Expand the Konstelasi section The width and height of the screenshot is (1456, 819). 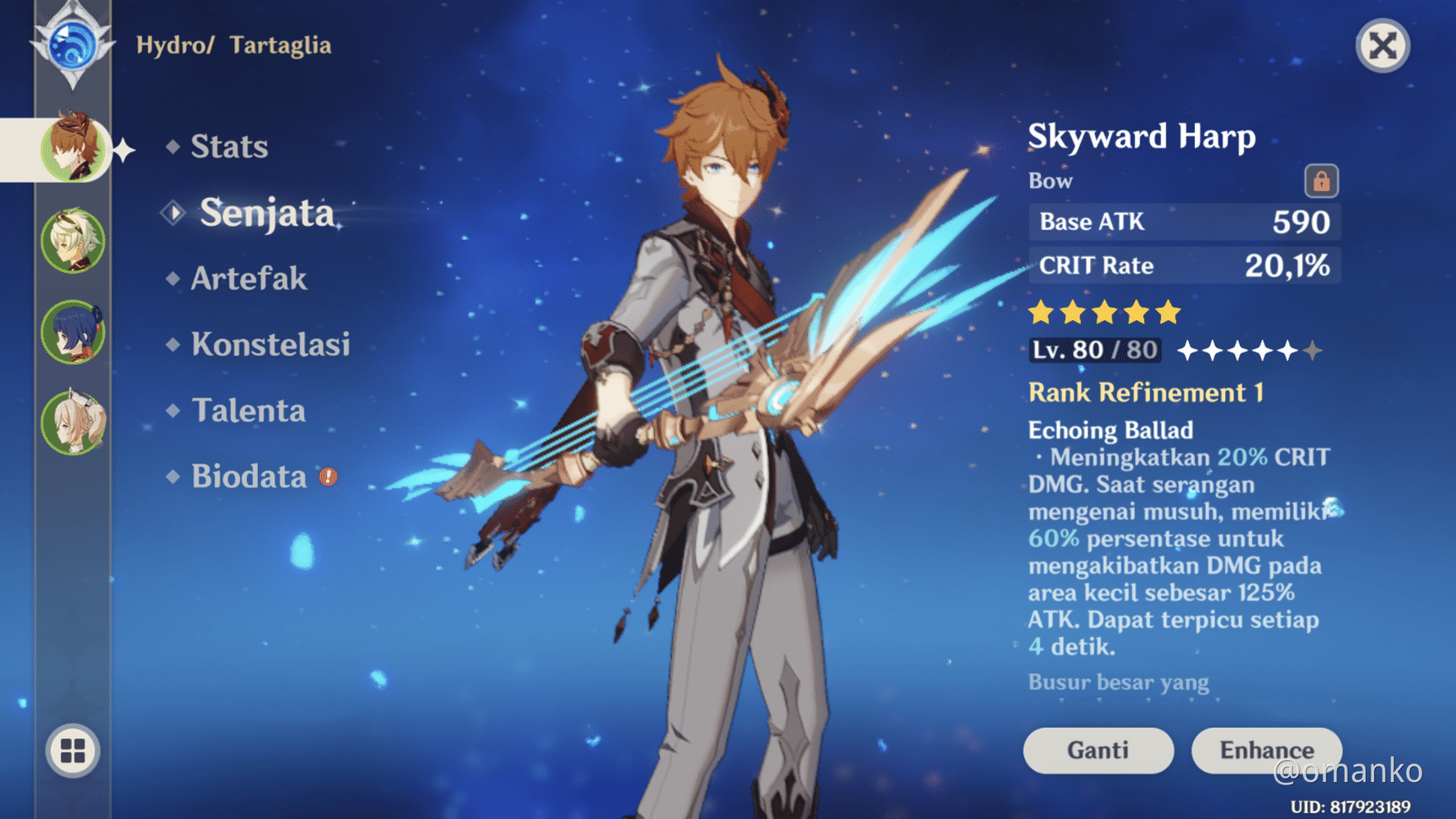270,345
